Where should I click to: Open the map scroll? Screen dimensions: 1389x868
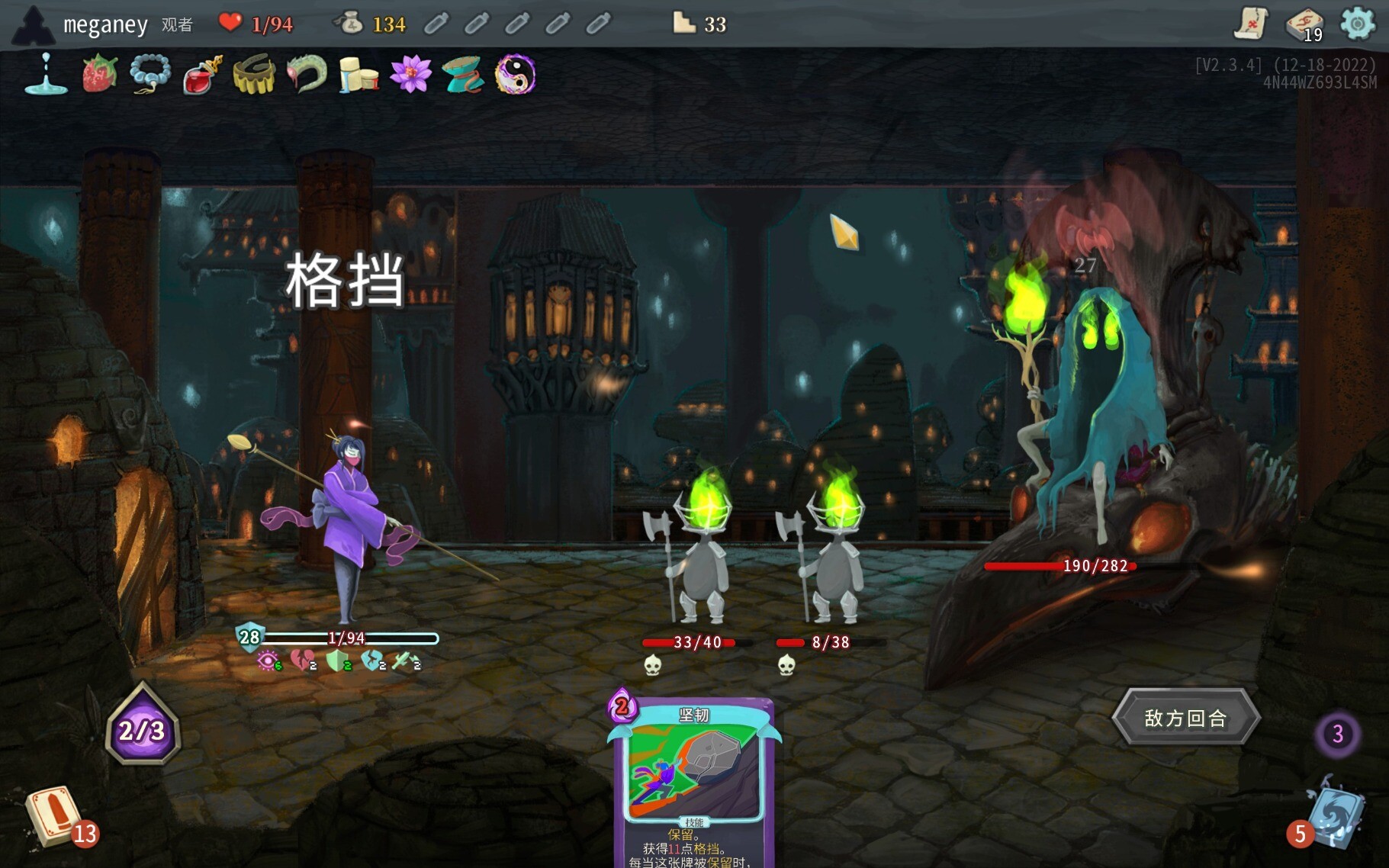(x=1251, y=24)
